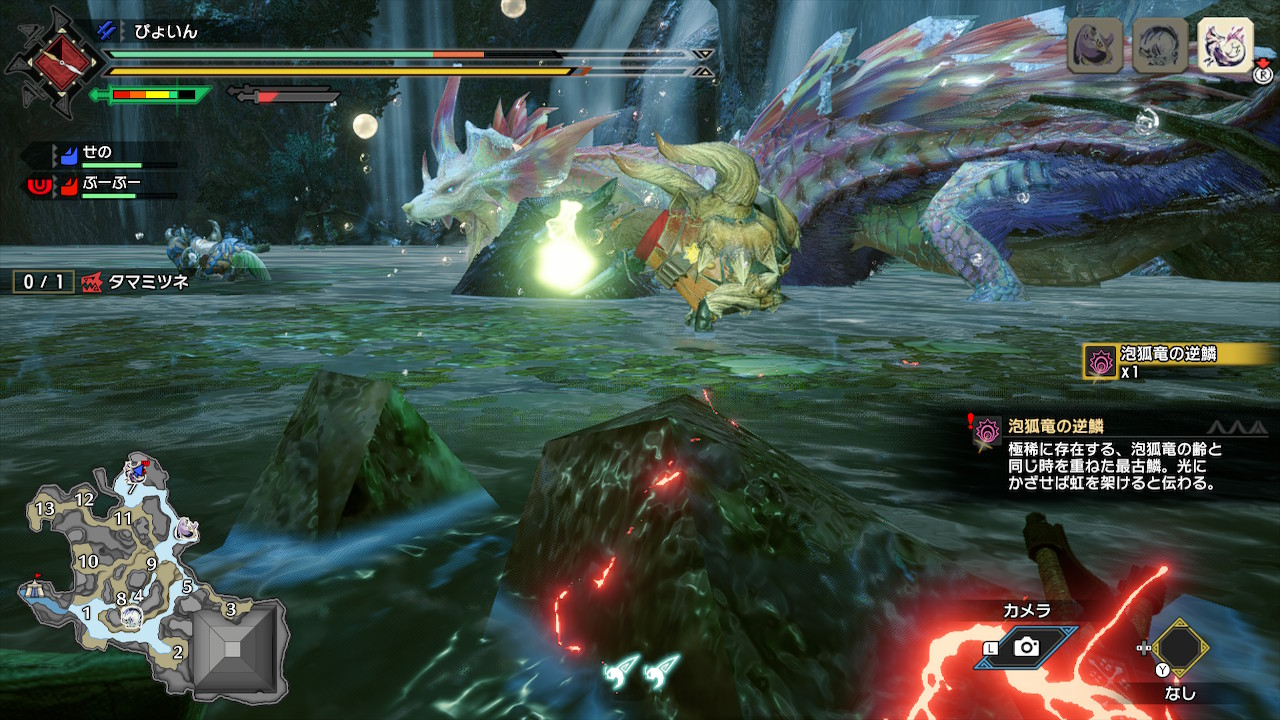Select area 13 on the minimap

(x=44, y=509)
